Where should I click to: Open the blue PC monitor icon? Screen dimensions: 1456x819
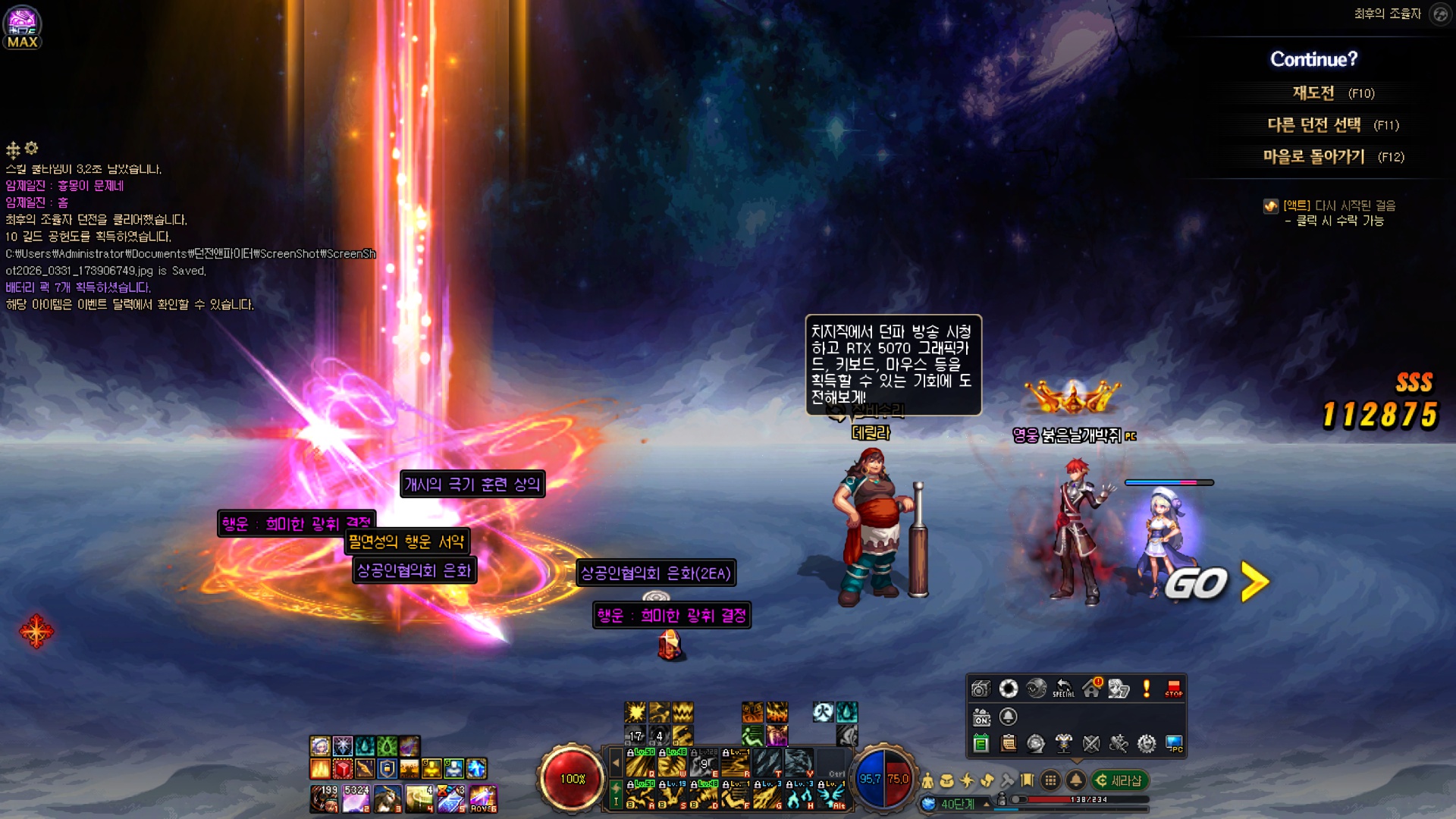click(1174, 744)
